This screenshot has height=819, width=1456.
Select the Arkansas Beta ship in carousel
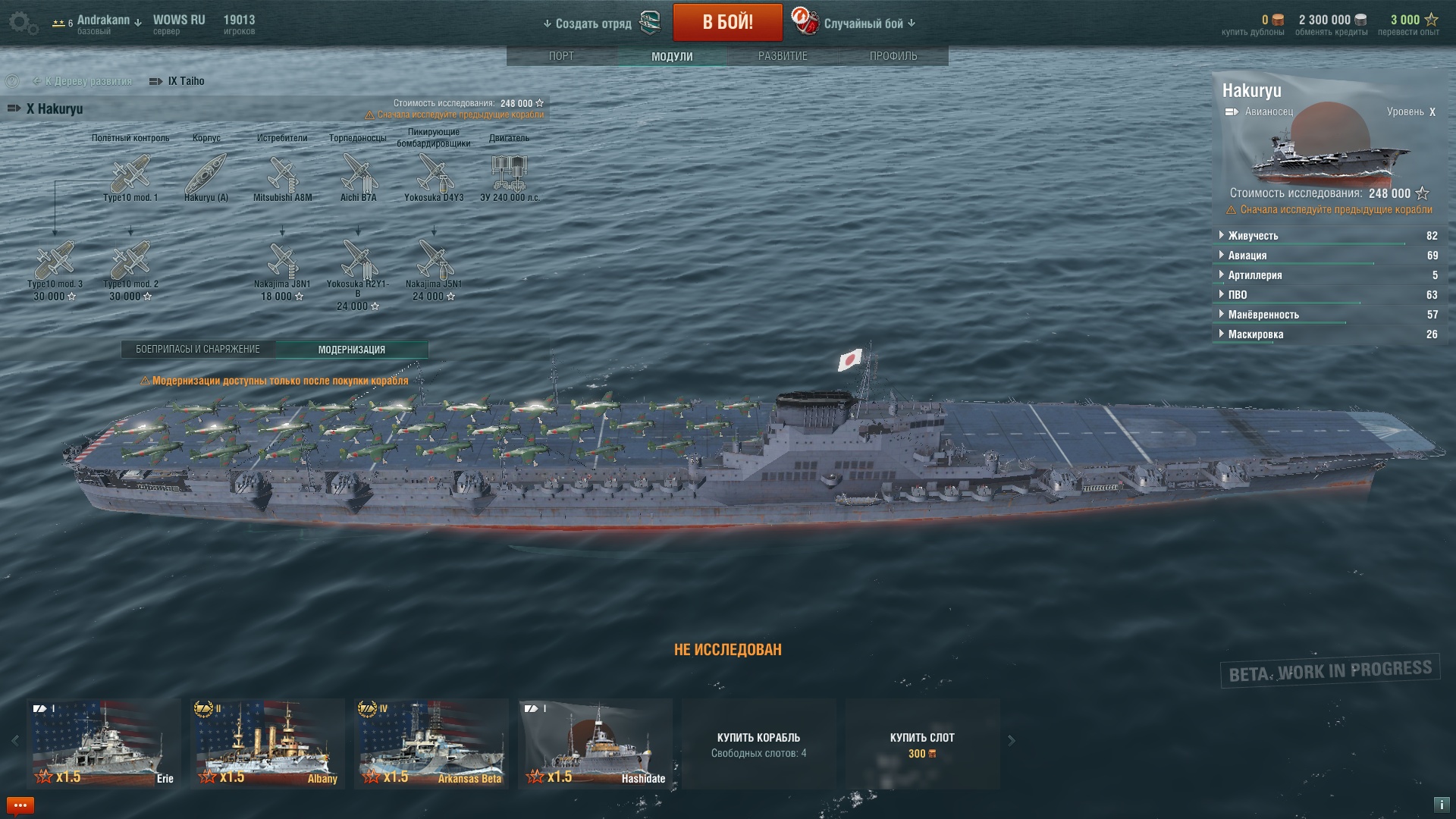[431, 743]
